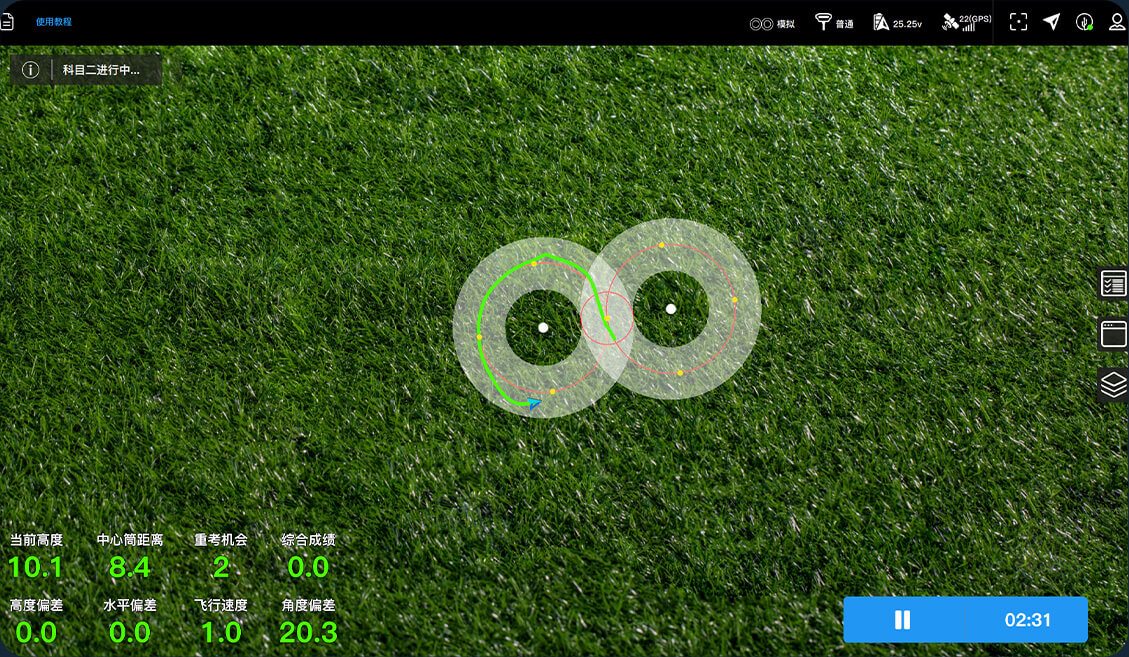Screen dimensions: 1129x657
Task: Open the checklist panel on the right edge
Action: [x=1113, y=284]
